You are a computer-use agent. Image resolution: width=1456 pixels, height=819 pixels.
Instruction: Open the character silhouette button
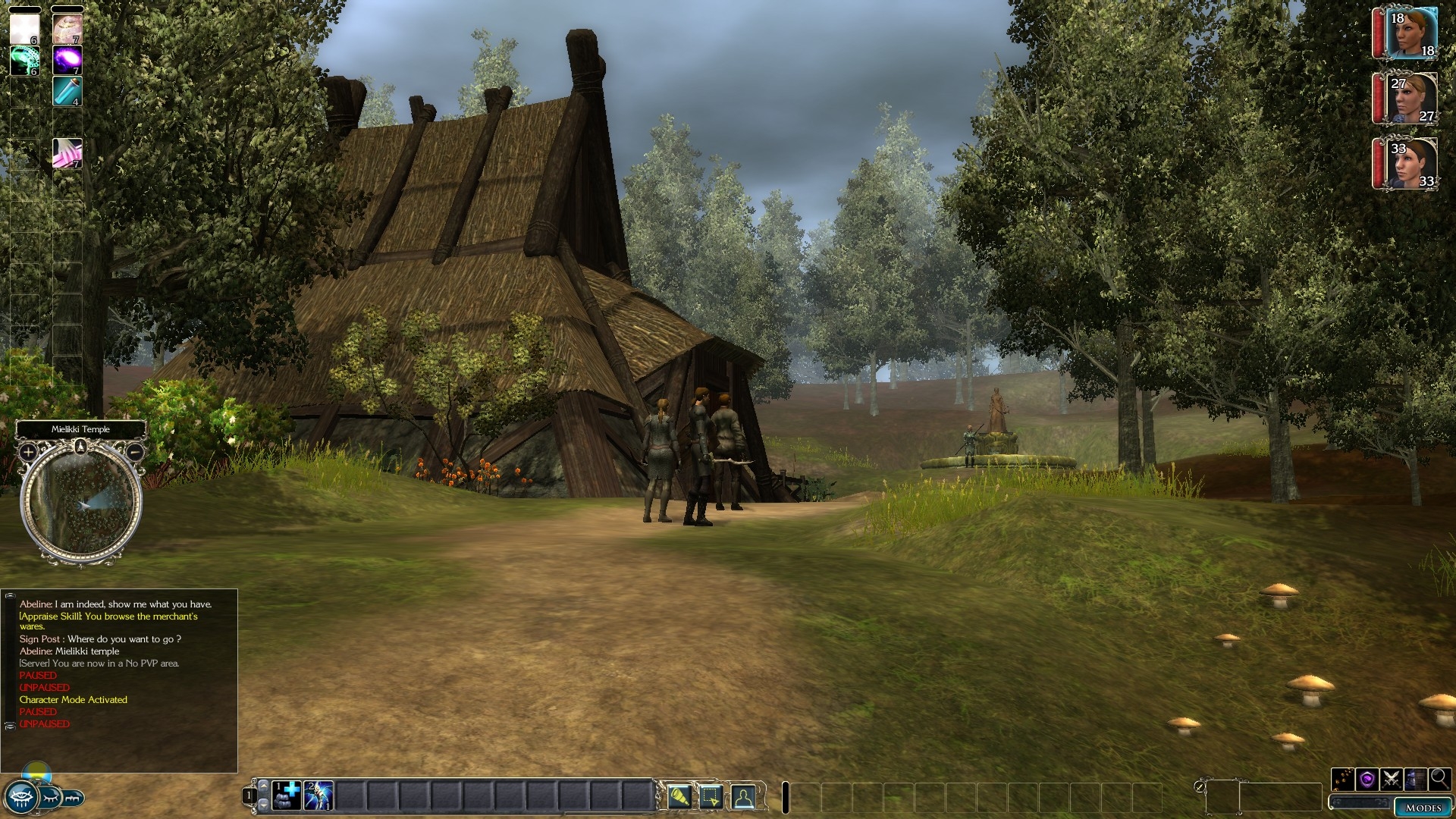pos(743,796)
